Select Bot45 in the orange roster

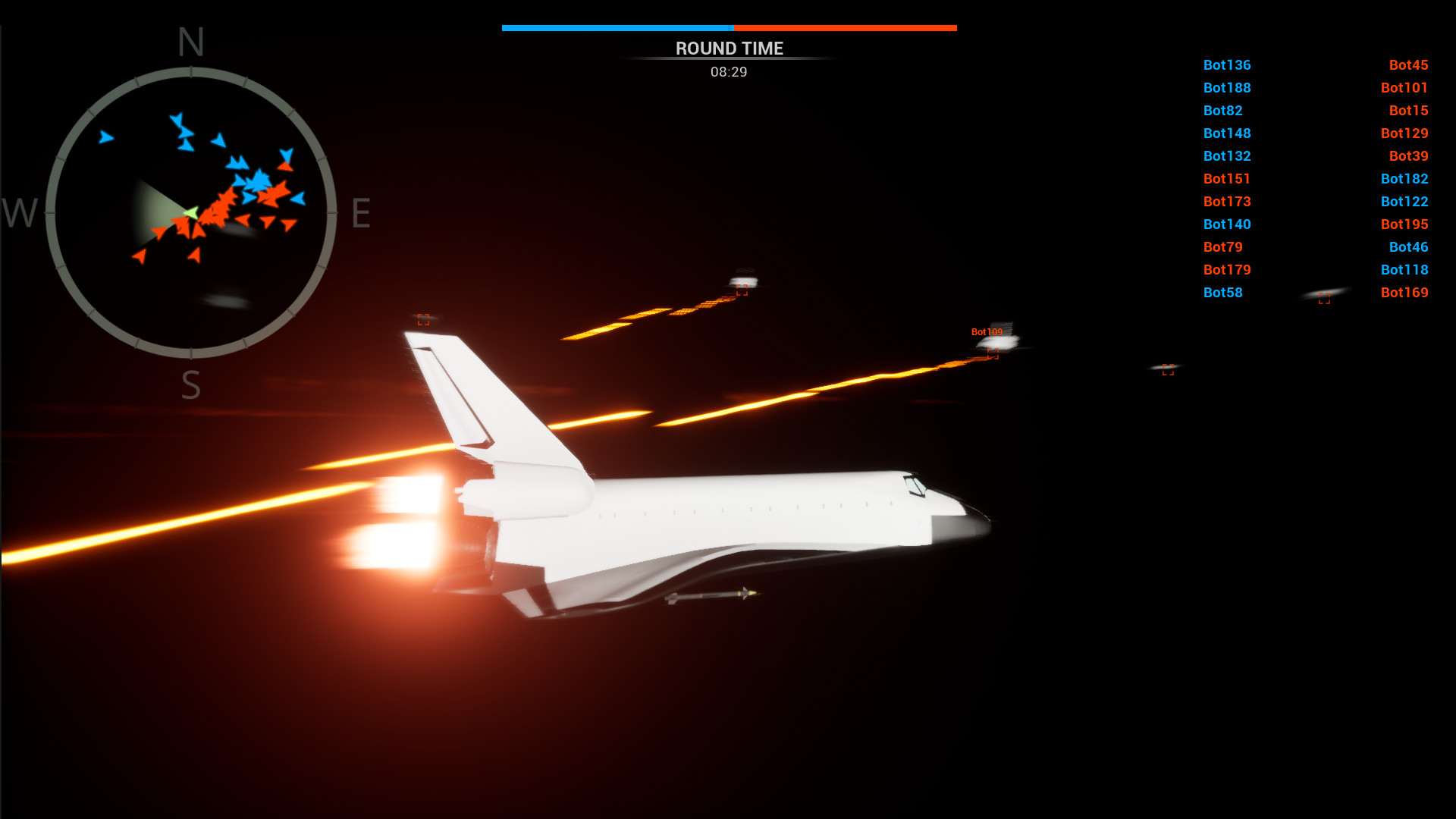click(x=1409, y=65)
